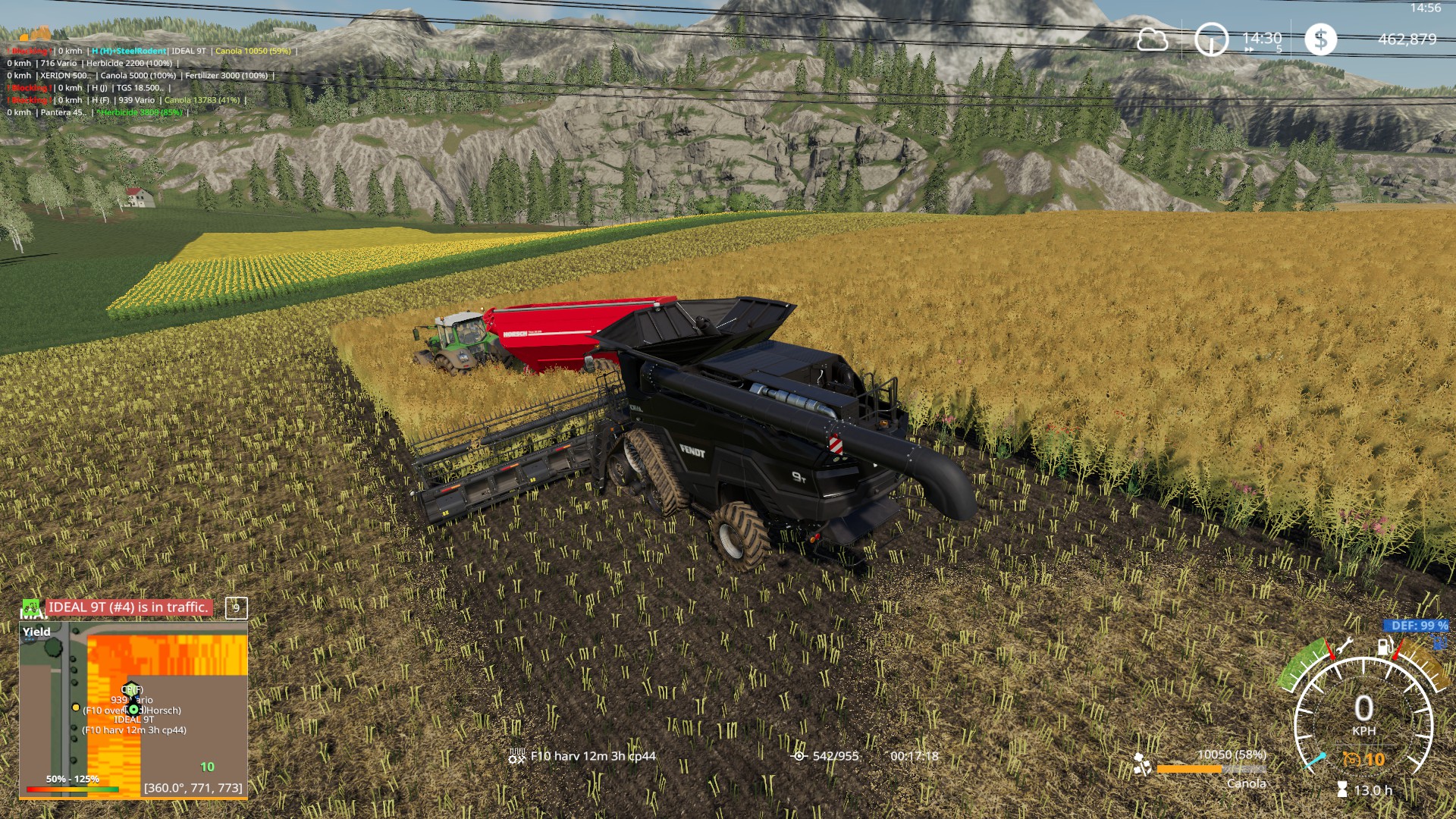
Task: Click the green Courseplay tractor icon near the traffic warning
Action: (x=30, y=607)
